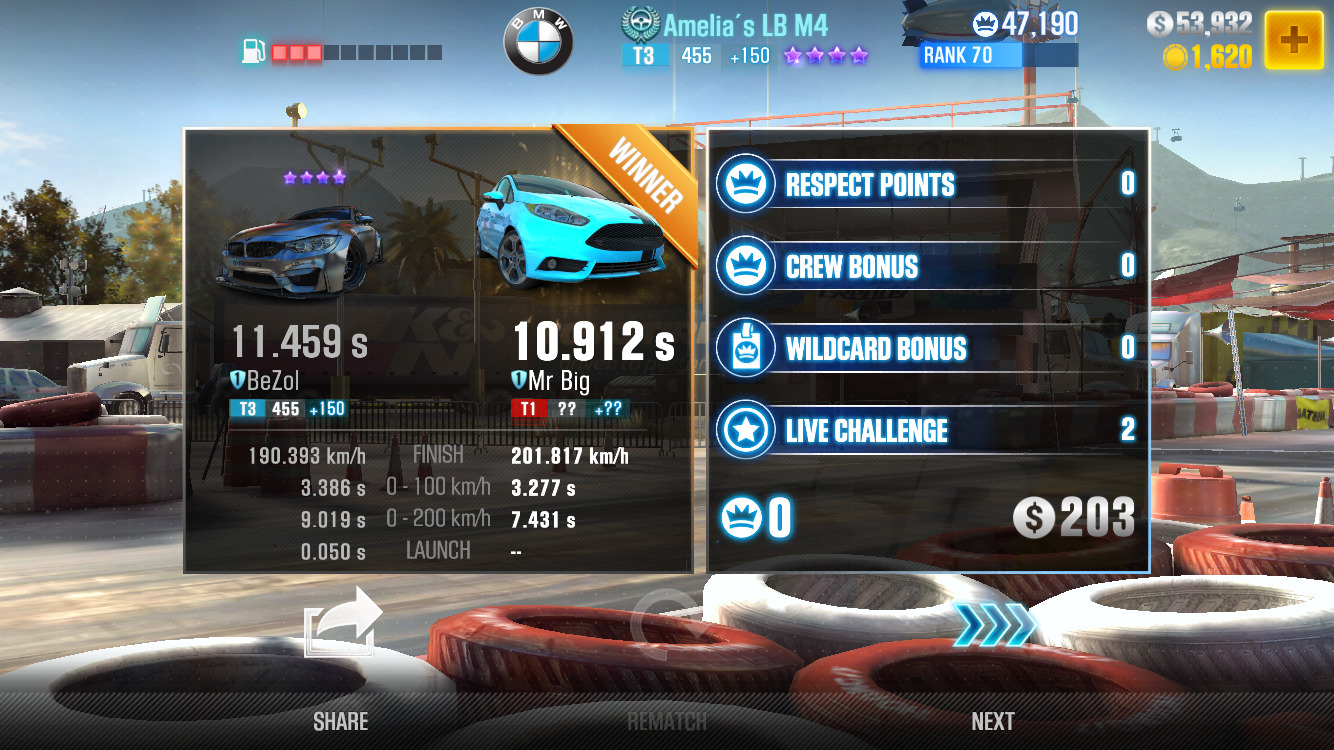Screen dimensions: 1334x750
Task: Tap the cash balance counter
Action: coord(1199,24)
